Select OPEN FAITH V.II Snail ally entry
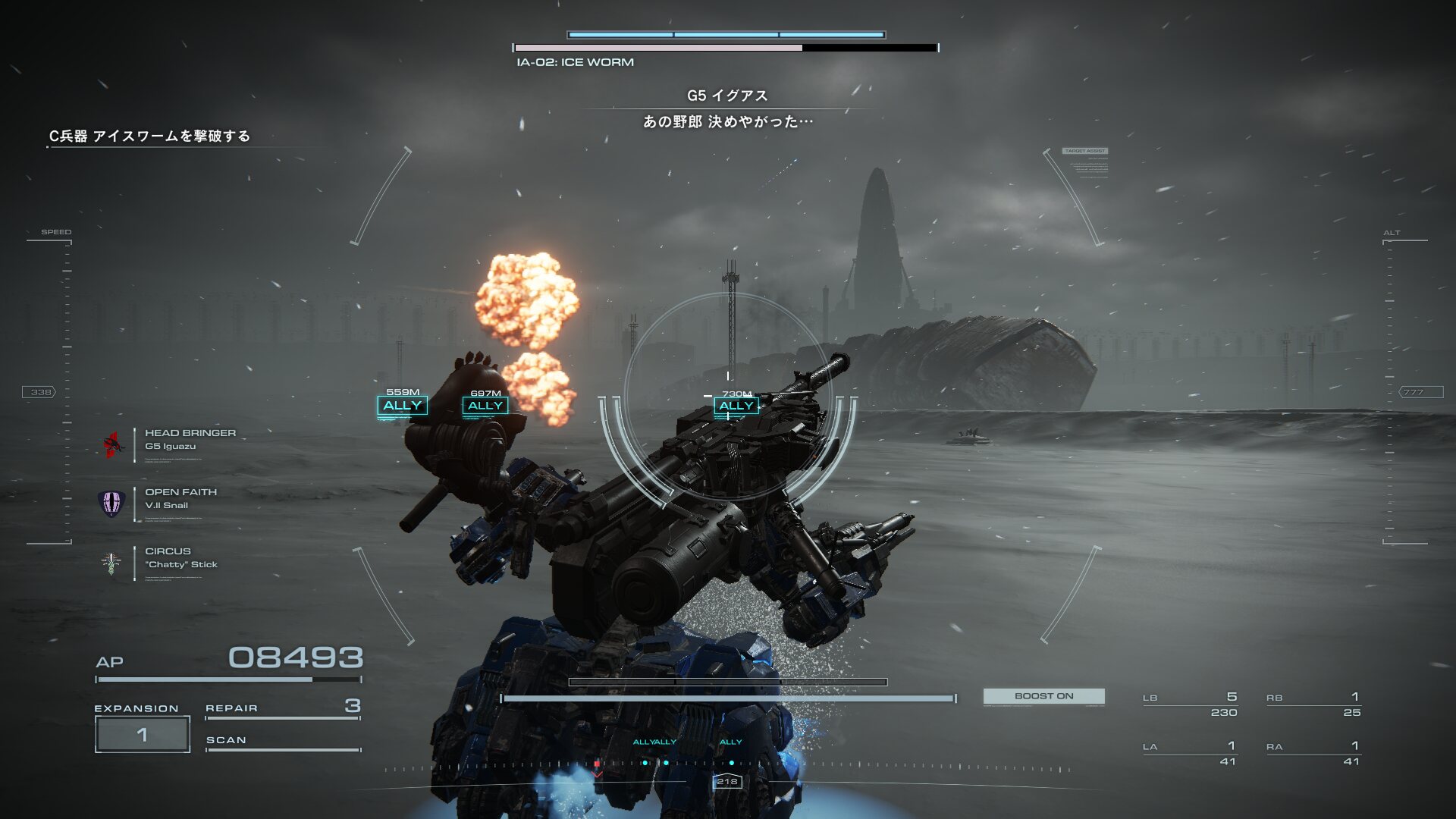 pos(180,499)
